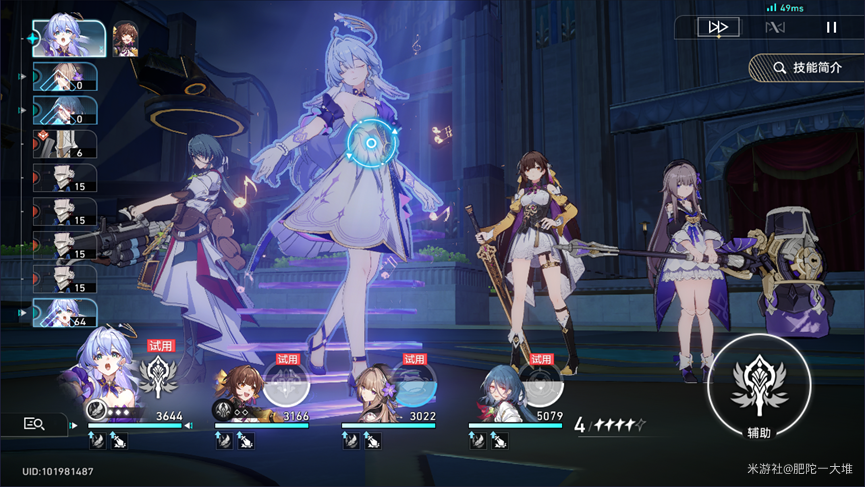
Task: Select the turn-order entry showing 64
Action: [x=65, y=314]
